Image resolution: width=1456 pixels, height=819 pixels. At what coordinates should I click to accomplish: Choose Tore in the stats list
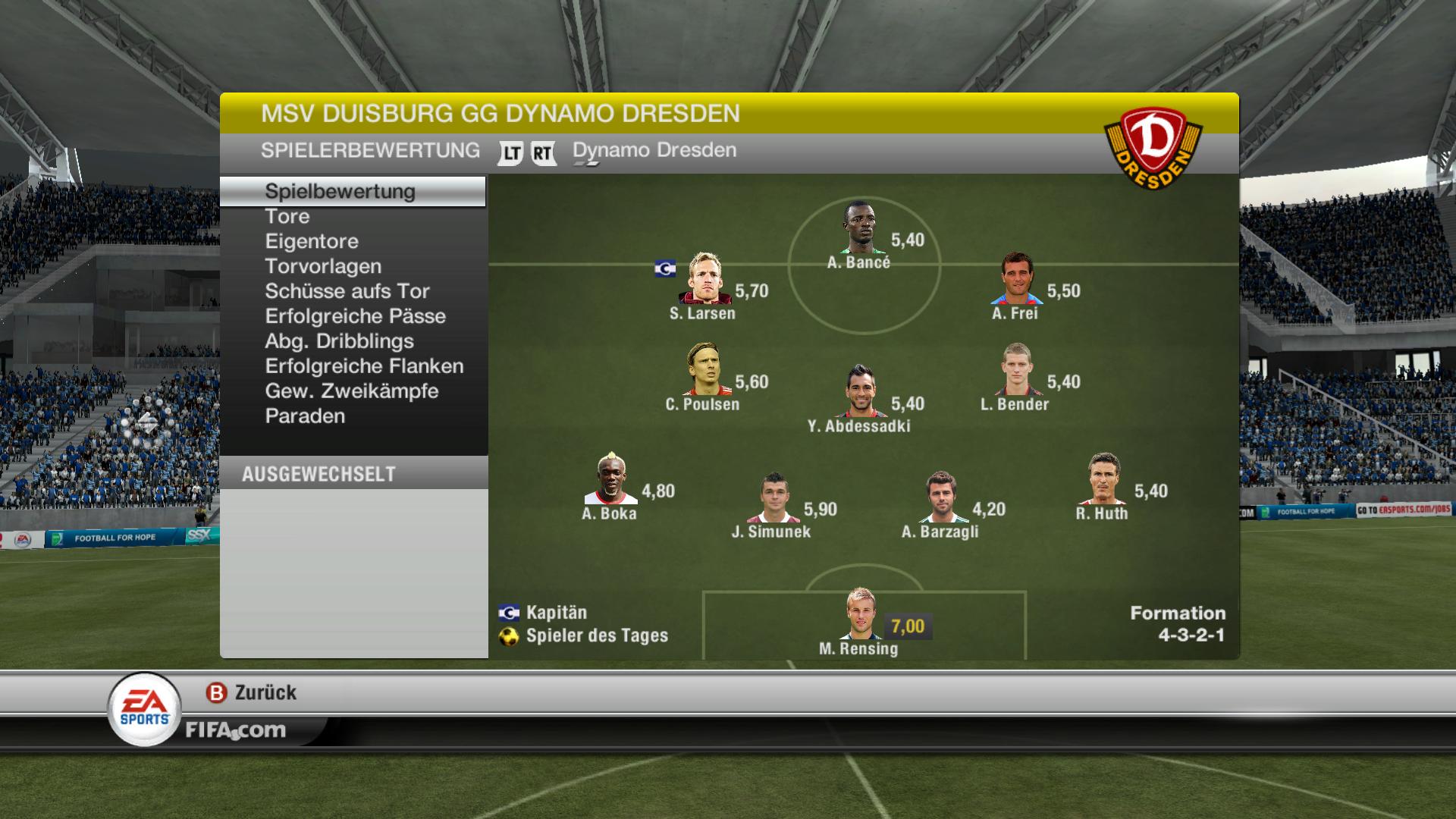pos(287,216)
